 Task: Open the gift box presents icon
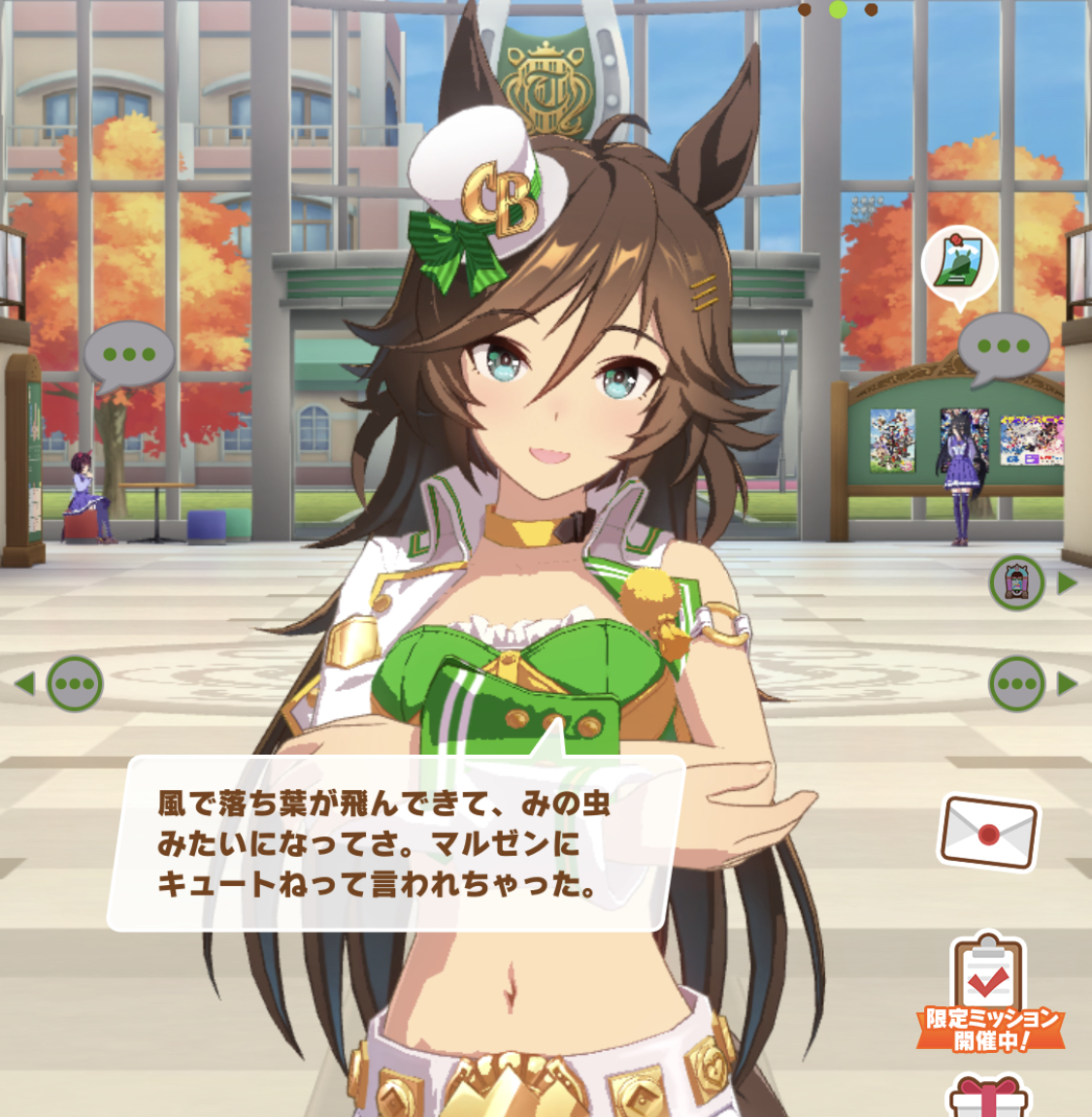tap(987, 1097)
